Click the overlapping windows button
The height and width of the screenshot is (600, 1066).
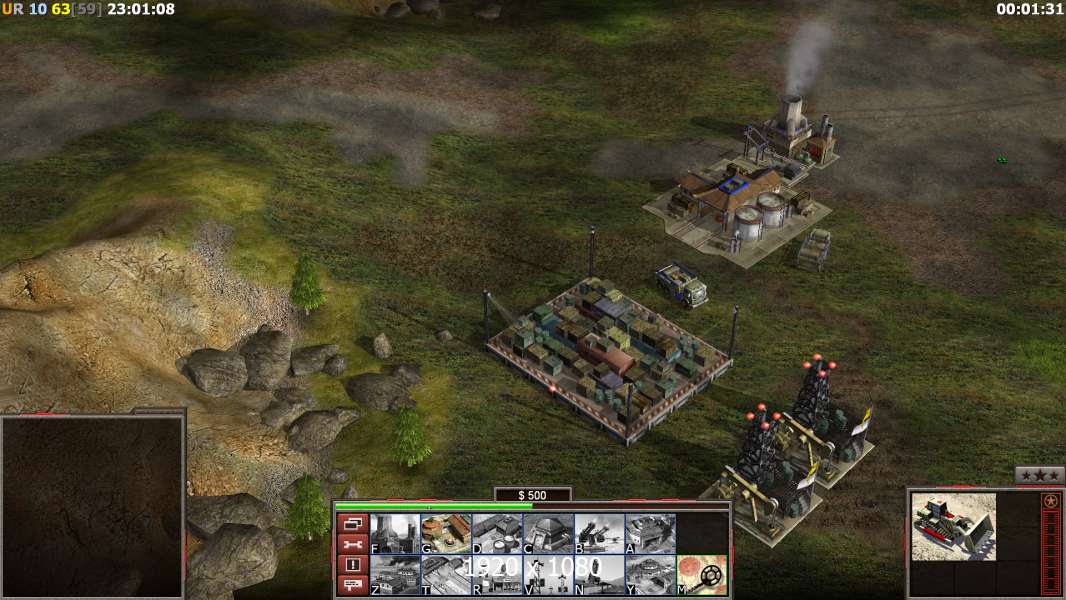coord(352,523)
